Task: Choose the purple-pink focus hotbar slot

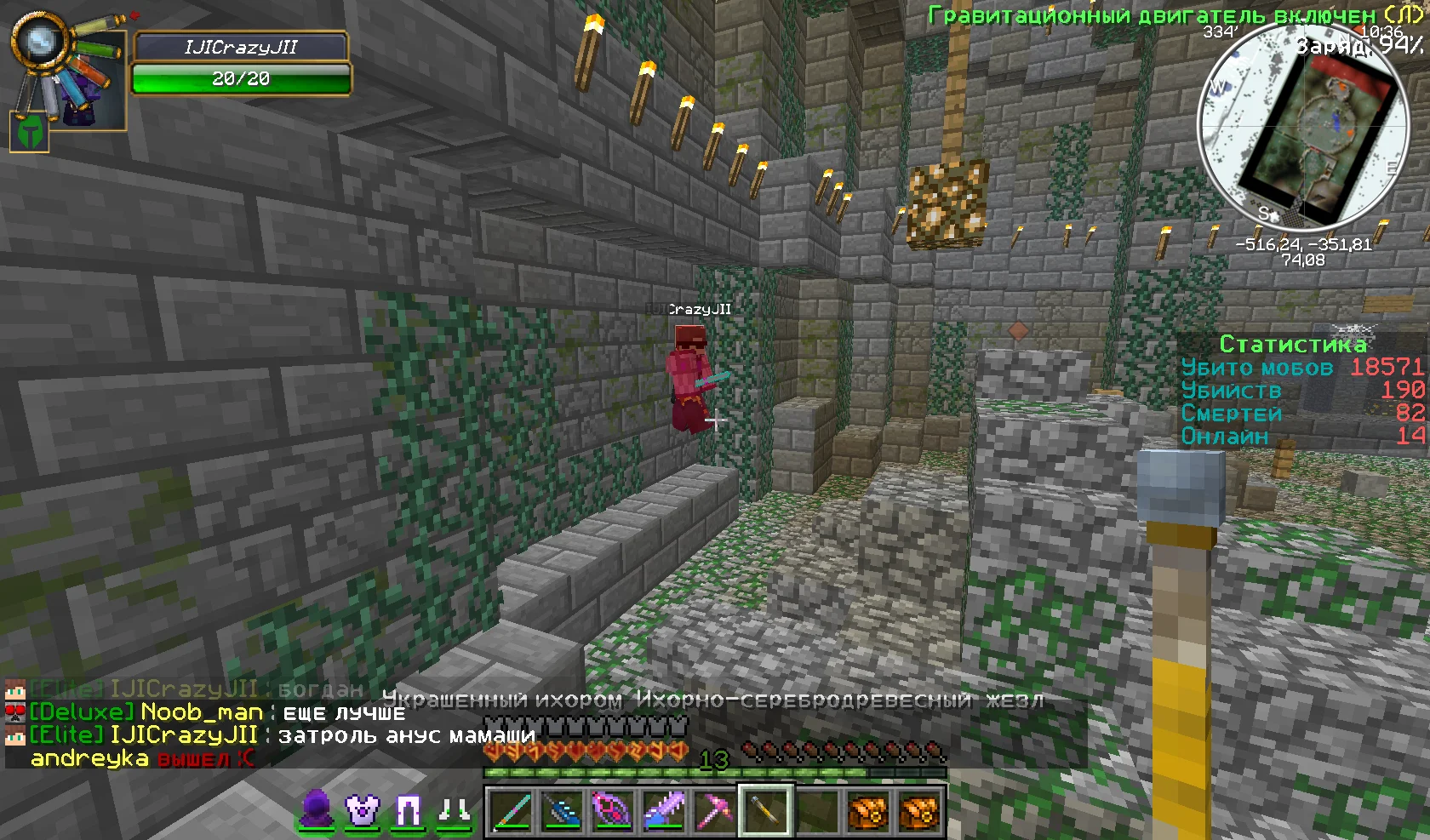Action: click(613, 809)
